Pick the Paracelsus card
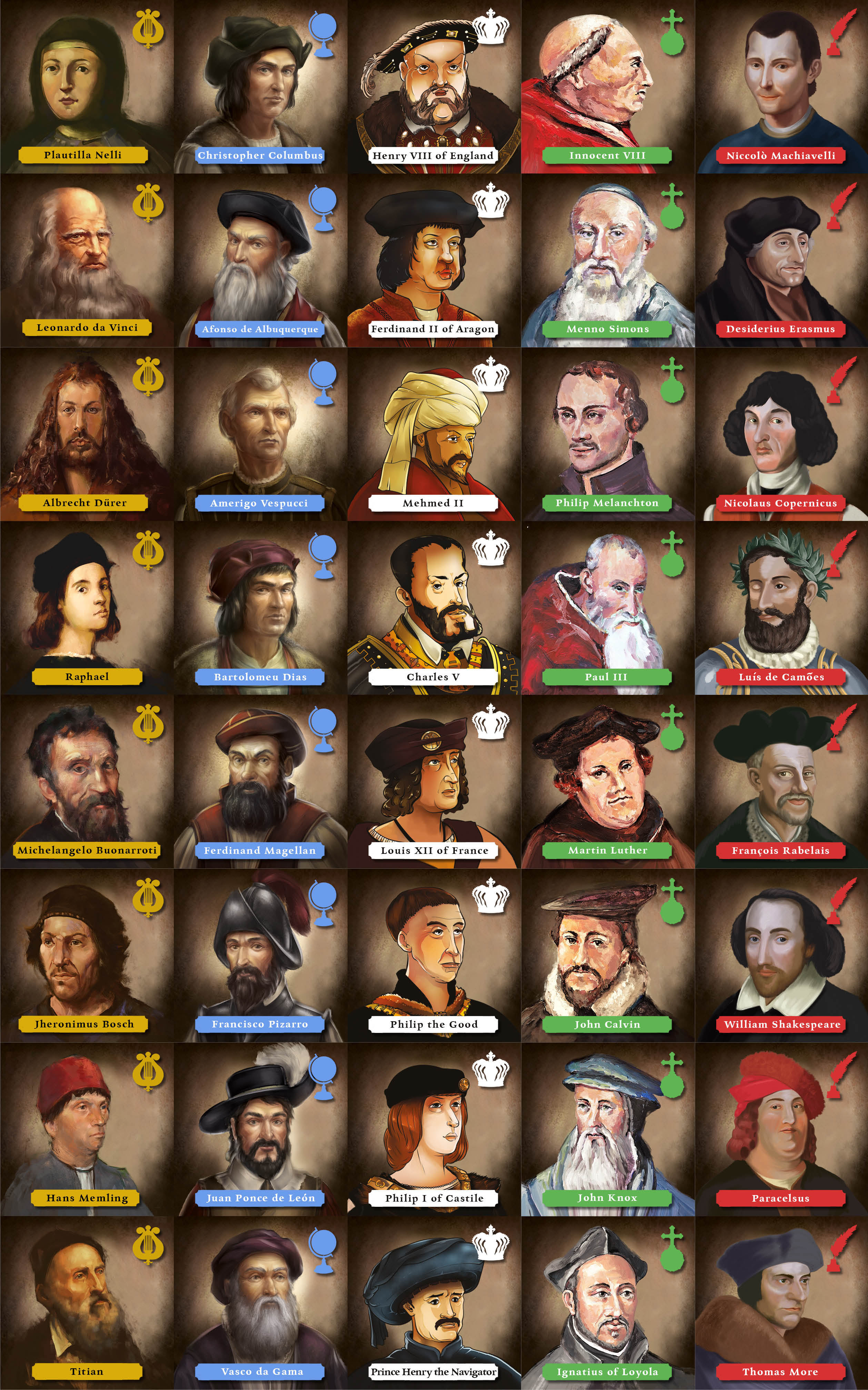Screen dimensions: 868x1390 click(781, 1129)
